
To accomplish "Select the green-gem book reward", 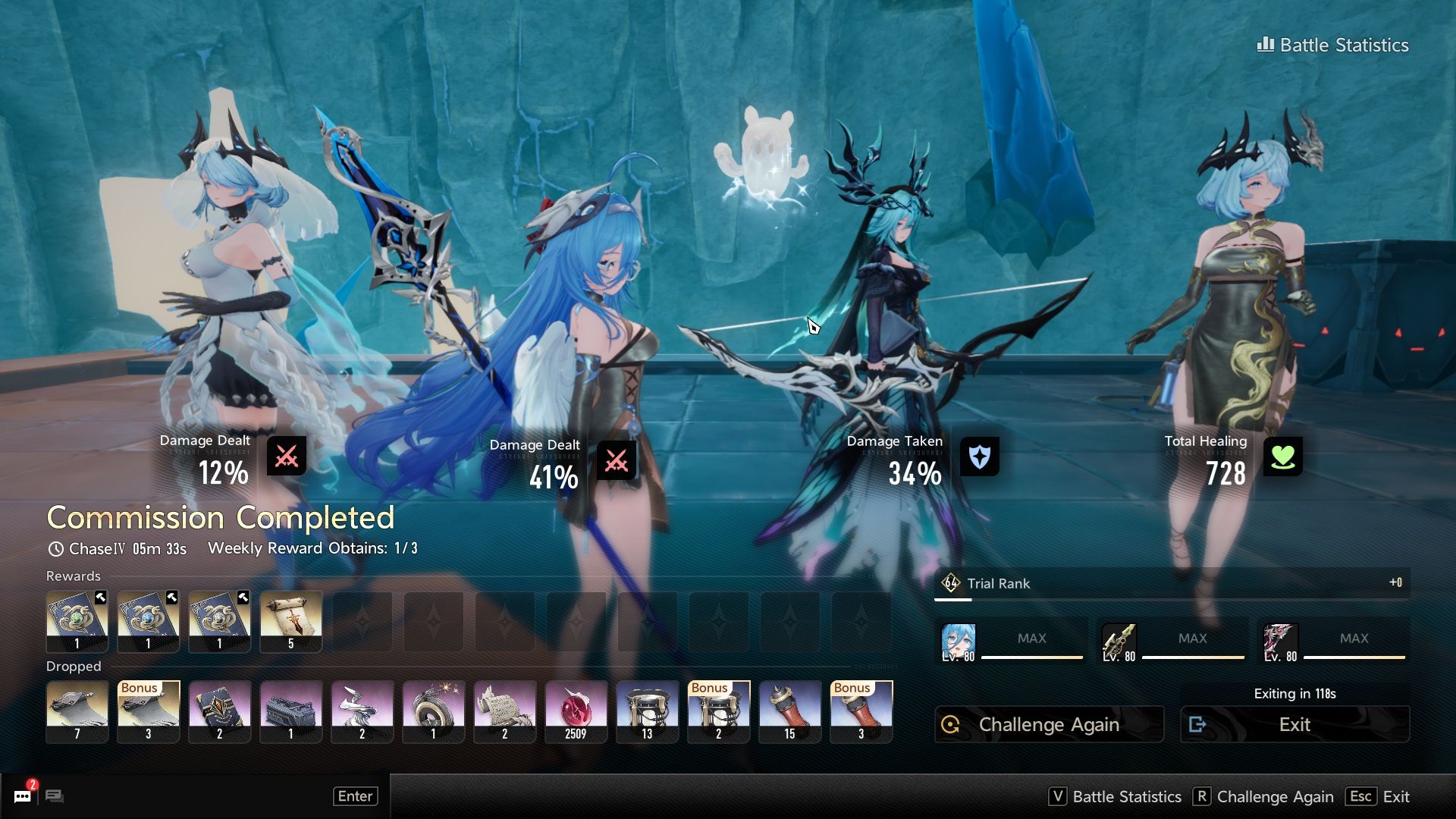I will pos(77,622).
